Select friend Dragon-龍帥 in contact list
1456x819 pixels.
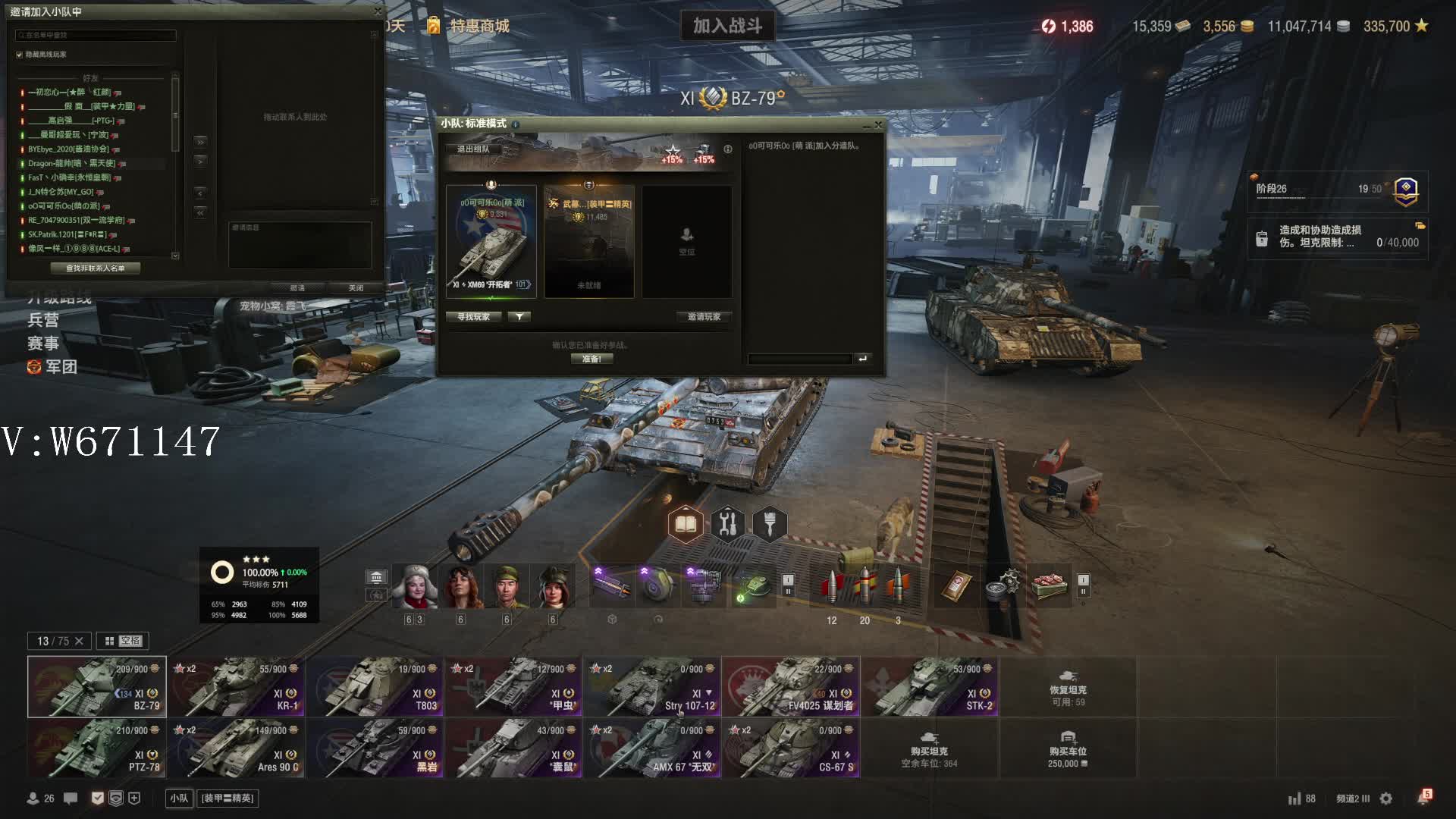(x=72, y=163)
